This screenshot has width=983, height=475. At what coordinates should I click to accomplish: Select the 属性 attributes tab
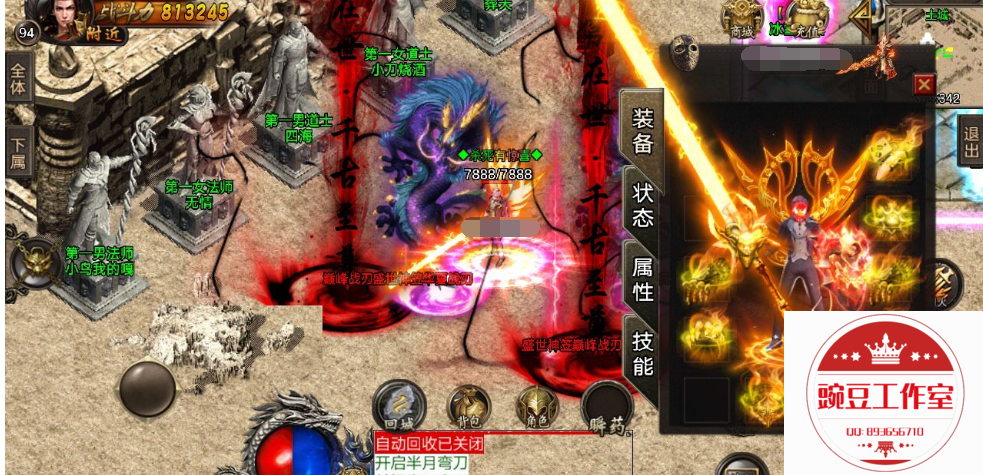643,278
